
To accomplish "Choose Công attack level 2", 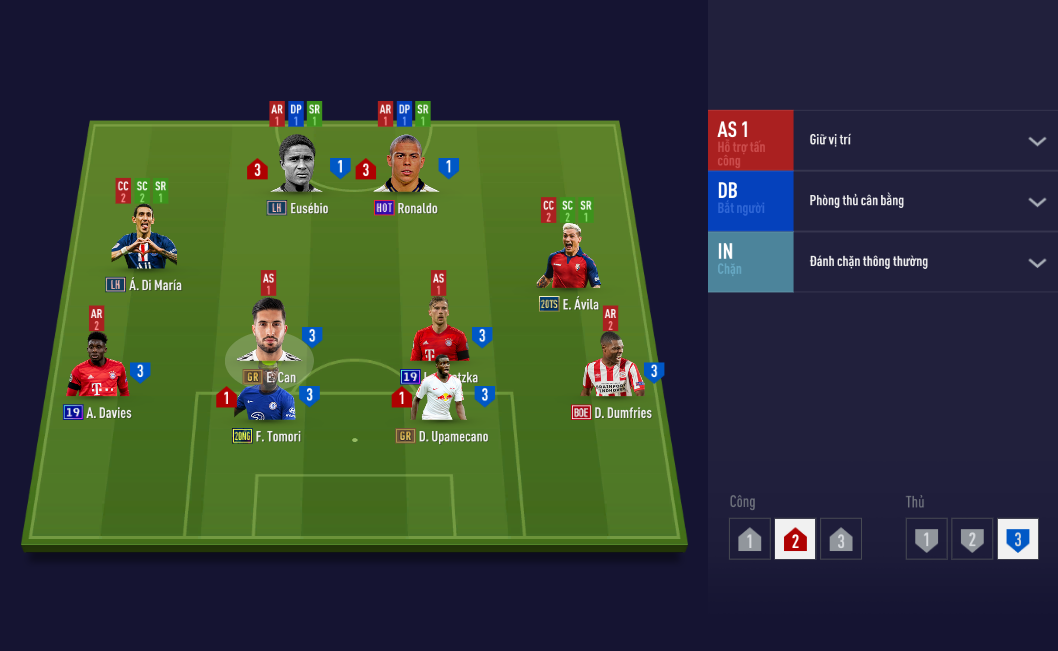I will tap(795, 540).
